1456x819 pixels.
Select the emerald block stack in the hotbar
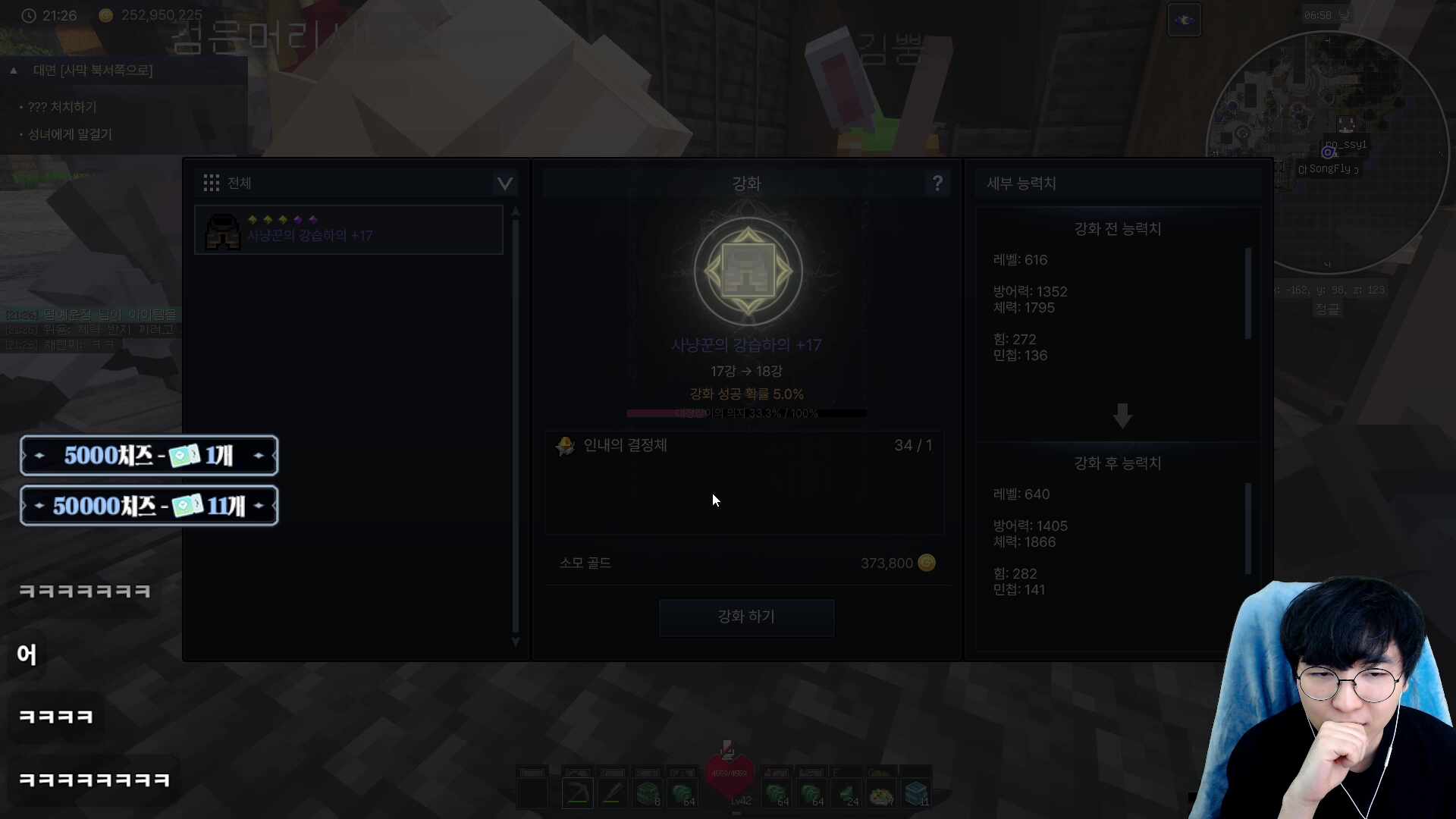[x=648, y=792]
